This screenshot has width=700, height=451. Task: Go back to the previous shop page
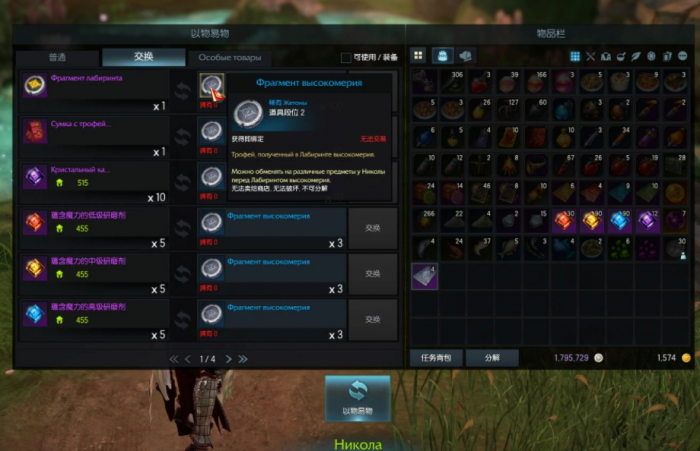click(x=187, y=358)
